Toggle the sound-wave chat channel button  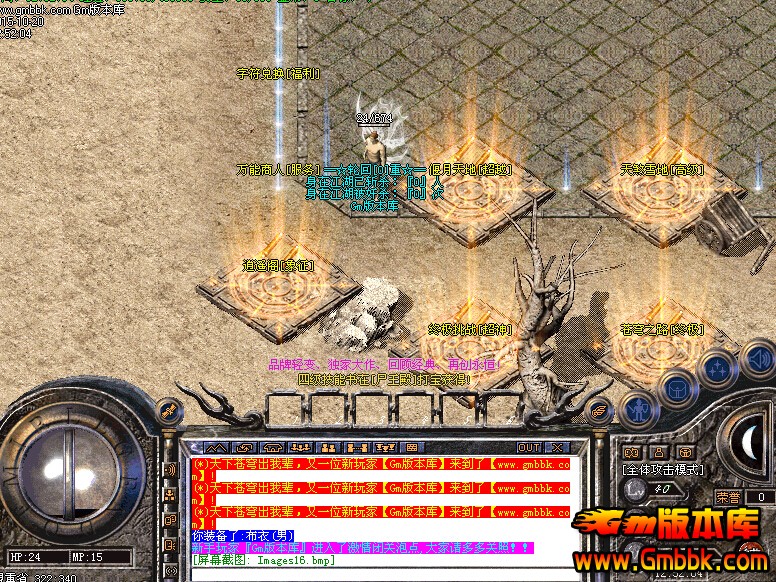tap(170, 469)
